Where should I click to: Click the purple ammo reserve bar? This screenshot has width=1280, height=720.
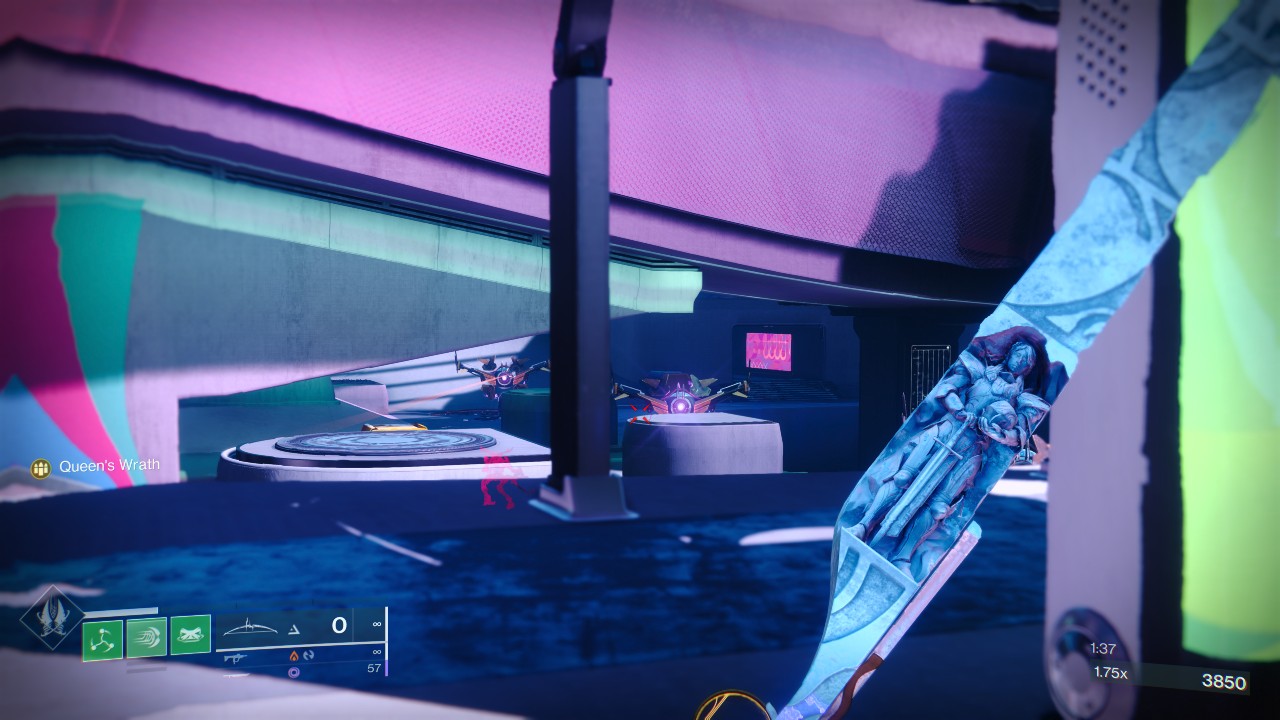click(387, 669)
